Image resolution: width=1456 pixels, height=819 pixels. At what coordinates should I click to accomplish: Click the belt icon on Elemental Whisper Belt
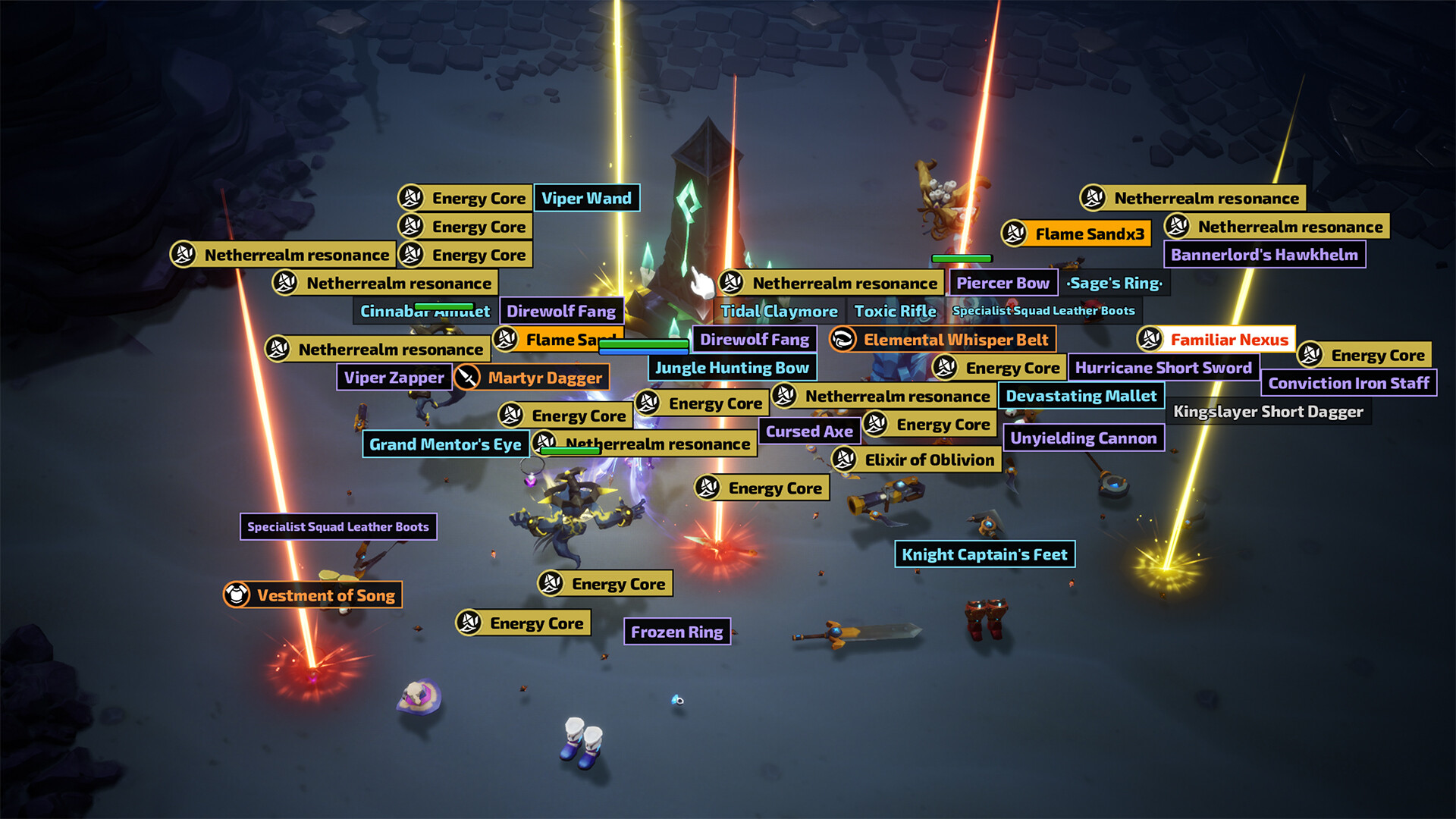point(842,340)
